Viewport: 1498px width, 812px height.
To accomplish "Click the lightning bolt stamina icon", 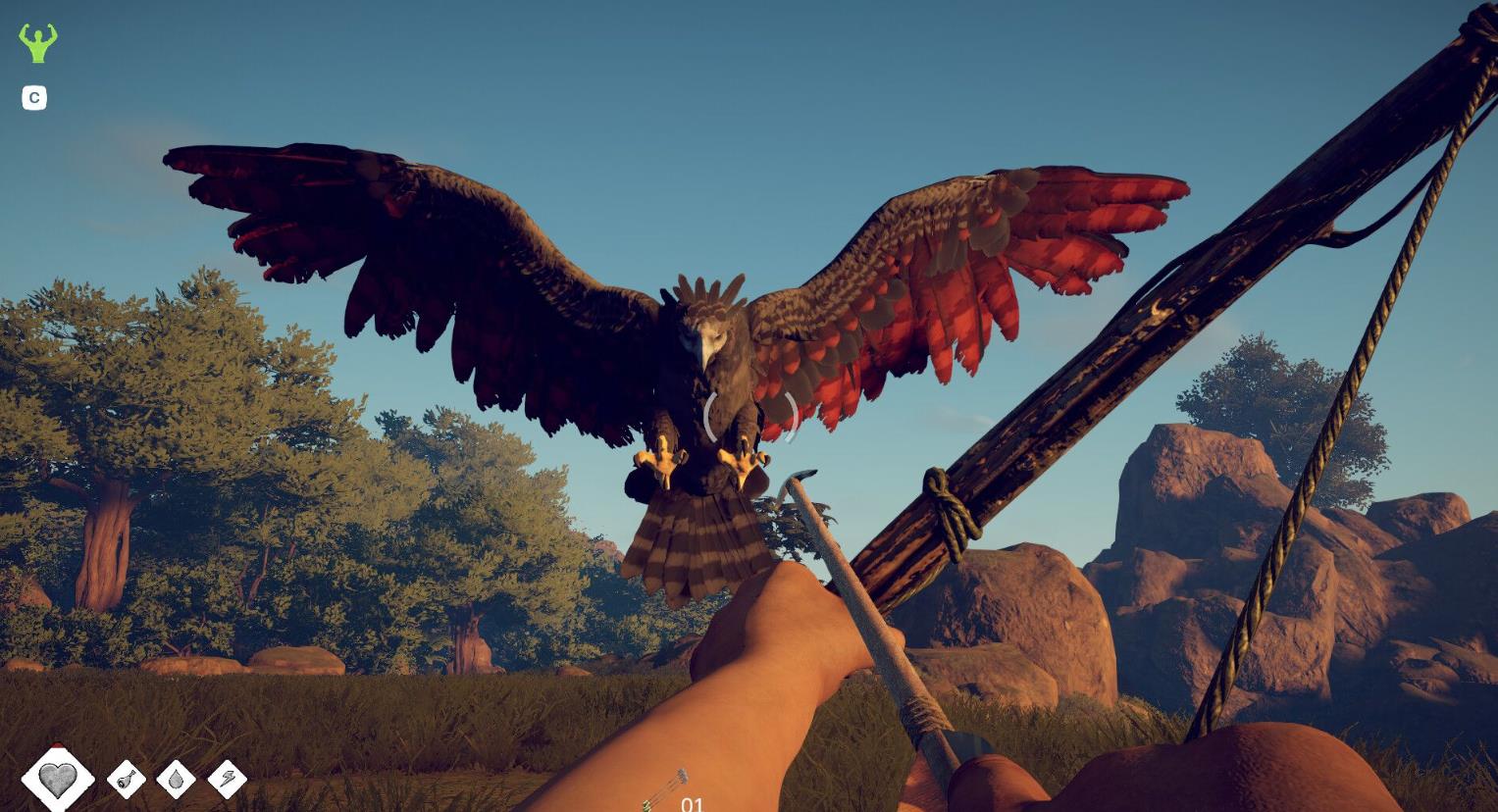I will coord(228,780).
